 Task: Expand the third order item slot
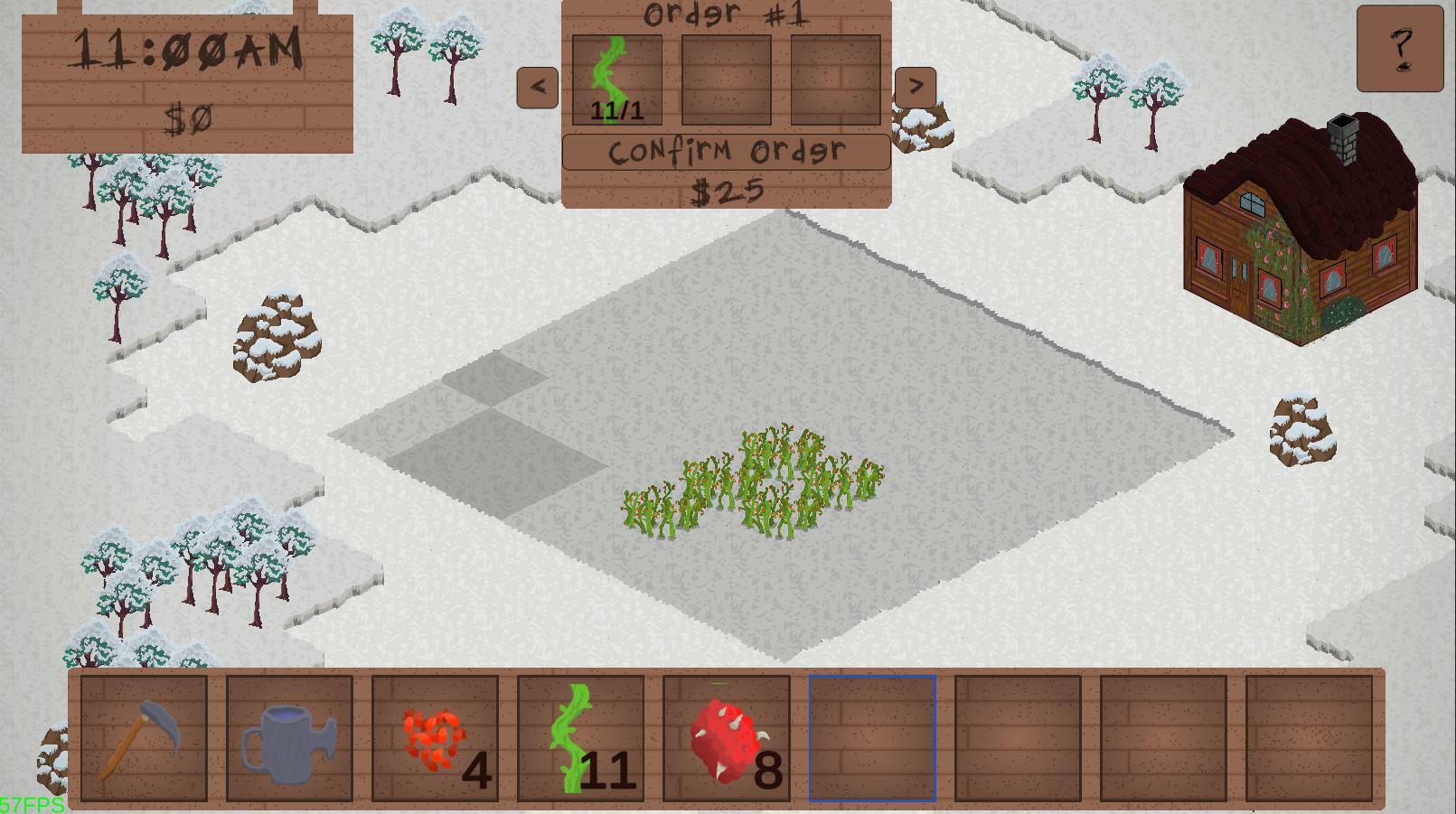coord(833,80)
